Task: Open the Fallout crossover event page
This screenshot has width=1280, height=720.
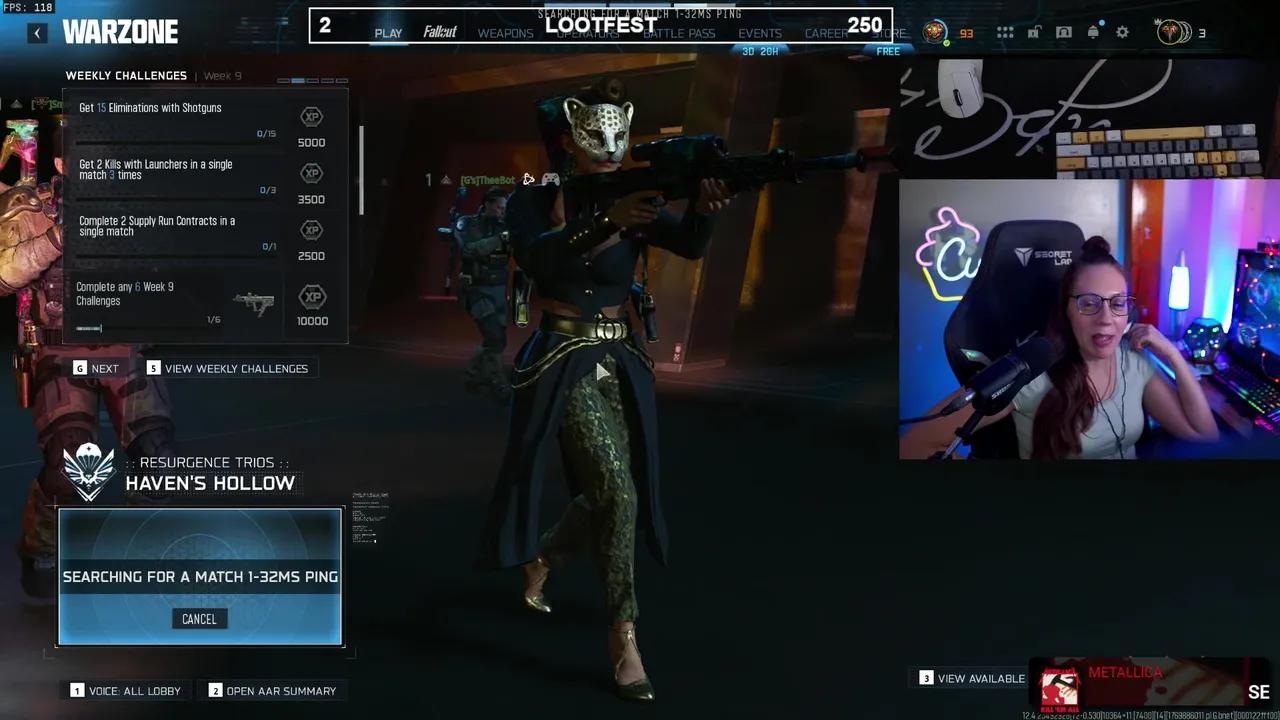Action: point(440,31)
